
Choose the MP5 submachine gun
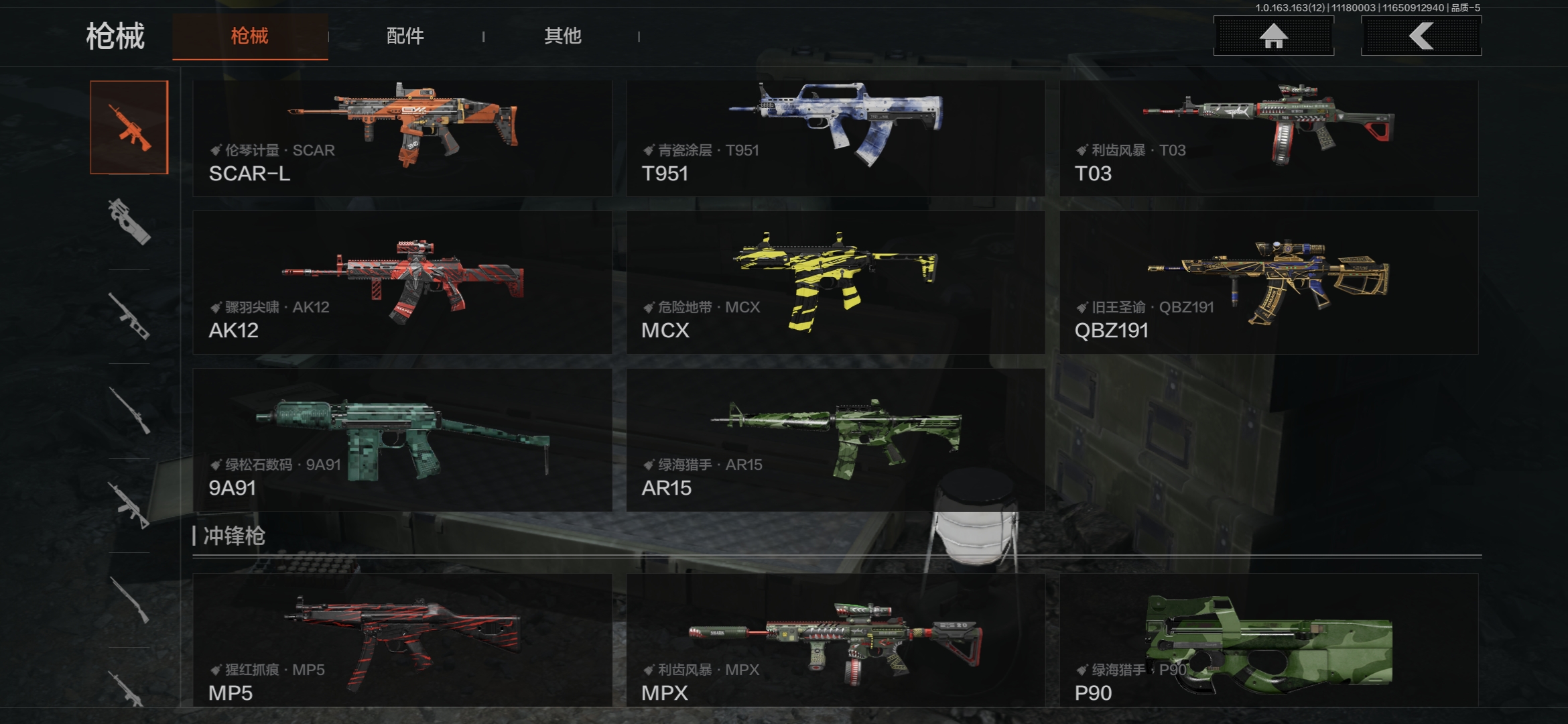click(x=402, y=639)
